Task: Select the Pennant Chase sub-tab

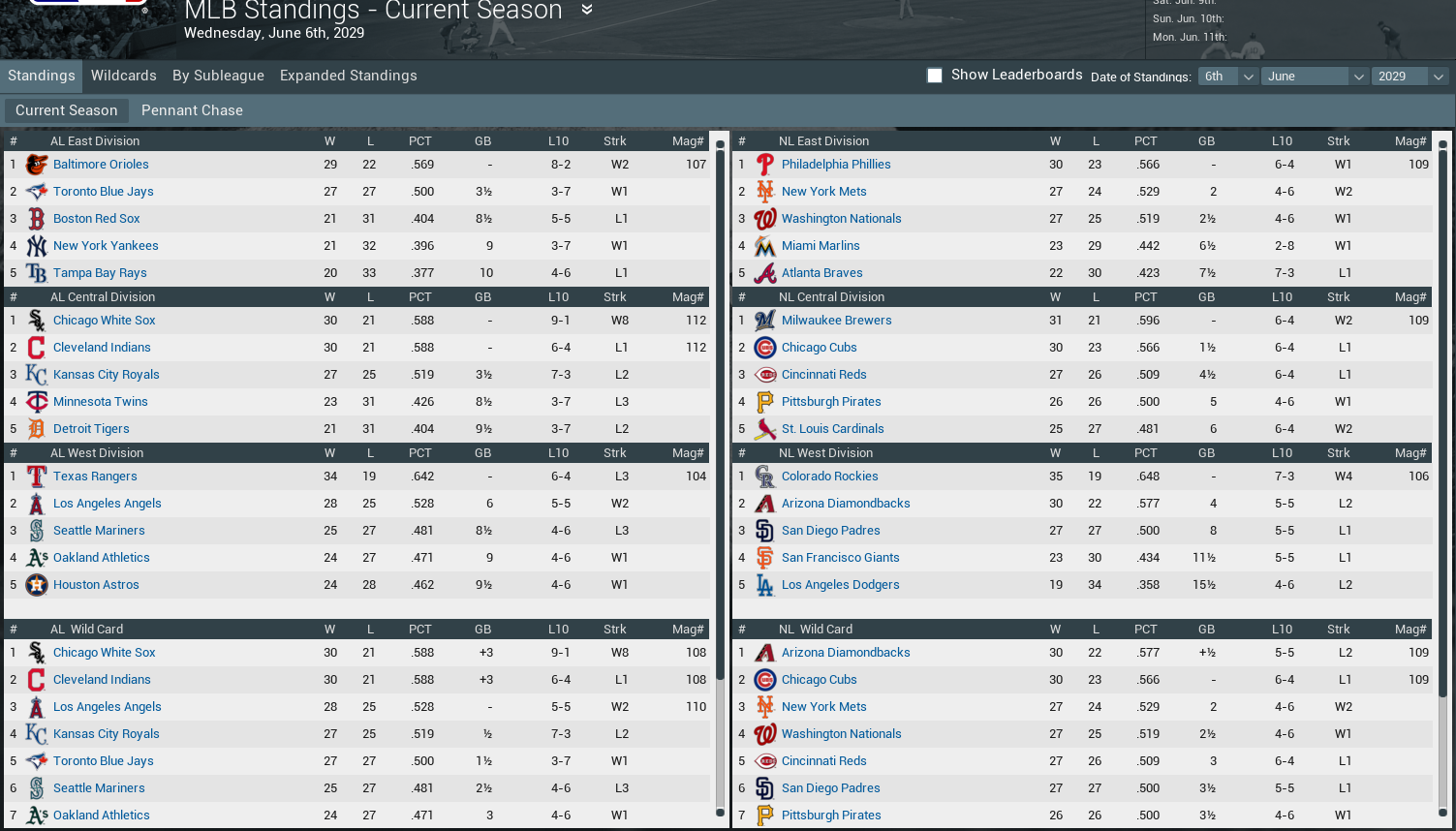Action: coord(192,110)
